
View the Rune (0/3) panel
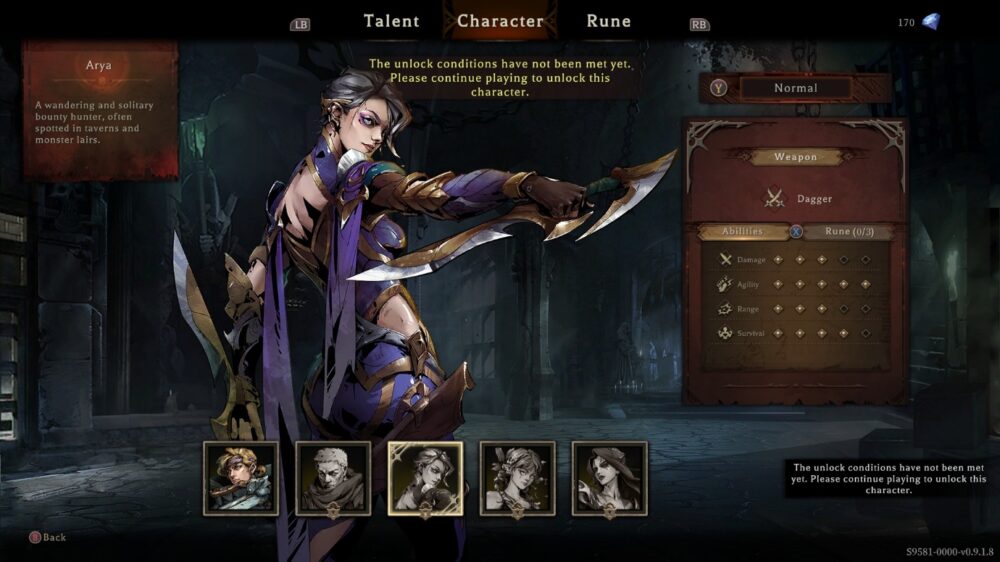(x=850, y=232)
